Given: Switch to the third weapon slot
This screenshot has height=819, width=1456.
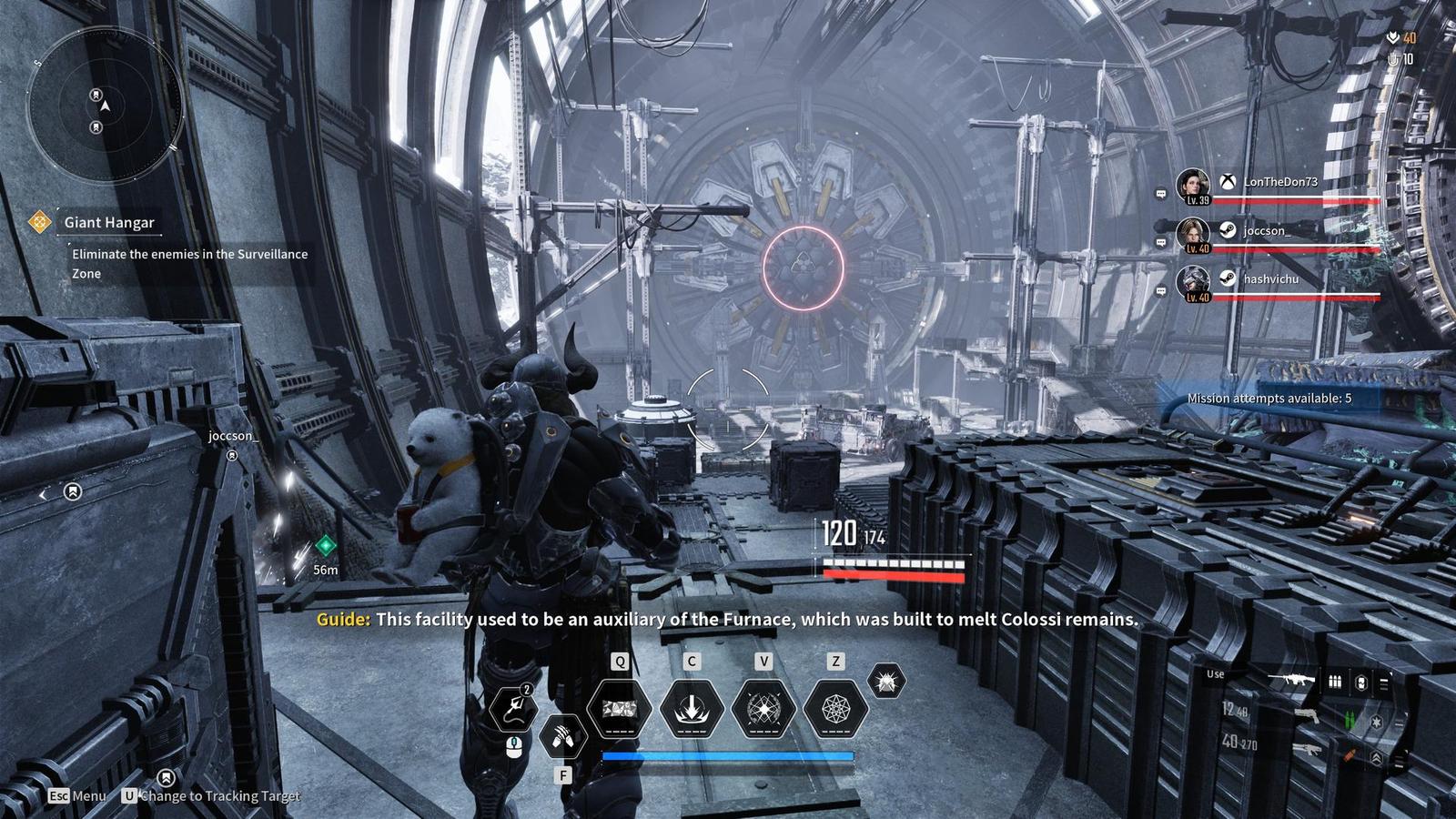Looking at the screenshot, I should point(1307,750).
